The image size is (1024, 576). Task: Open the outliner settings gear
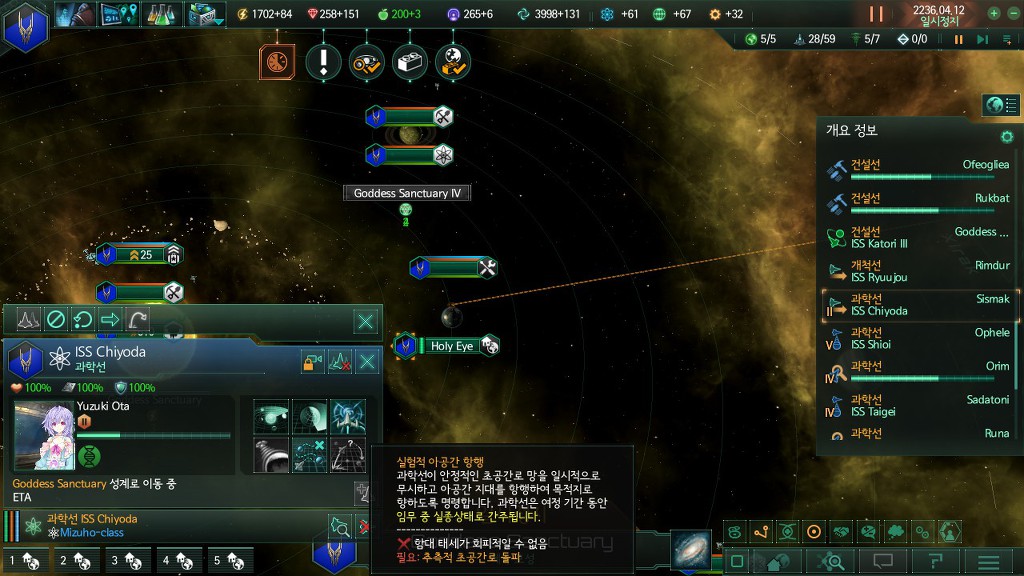tap(1007, 136)
